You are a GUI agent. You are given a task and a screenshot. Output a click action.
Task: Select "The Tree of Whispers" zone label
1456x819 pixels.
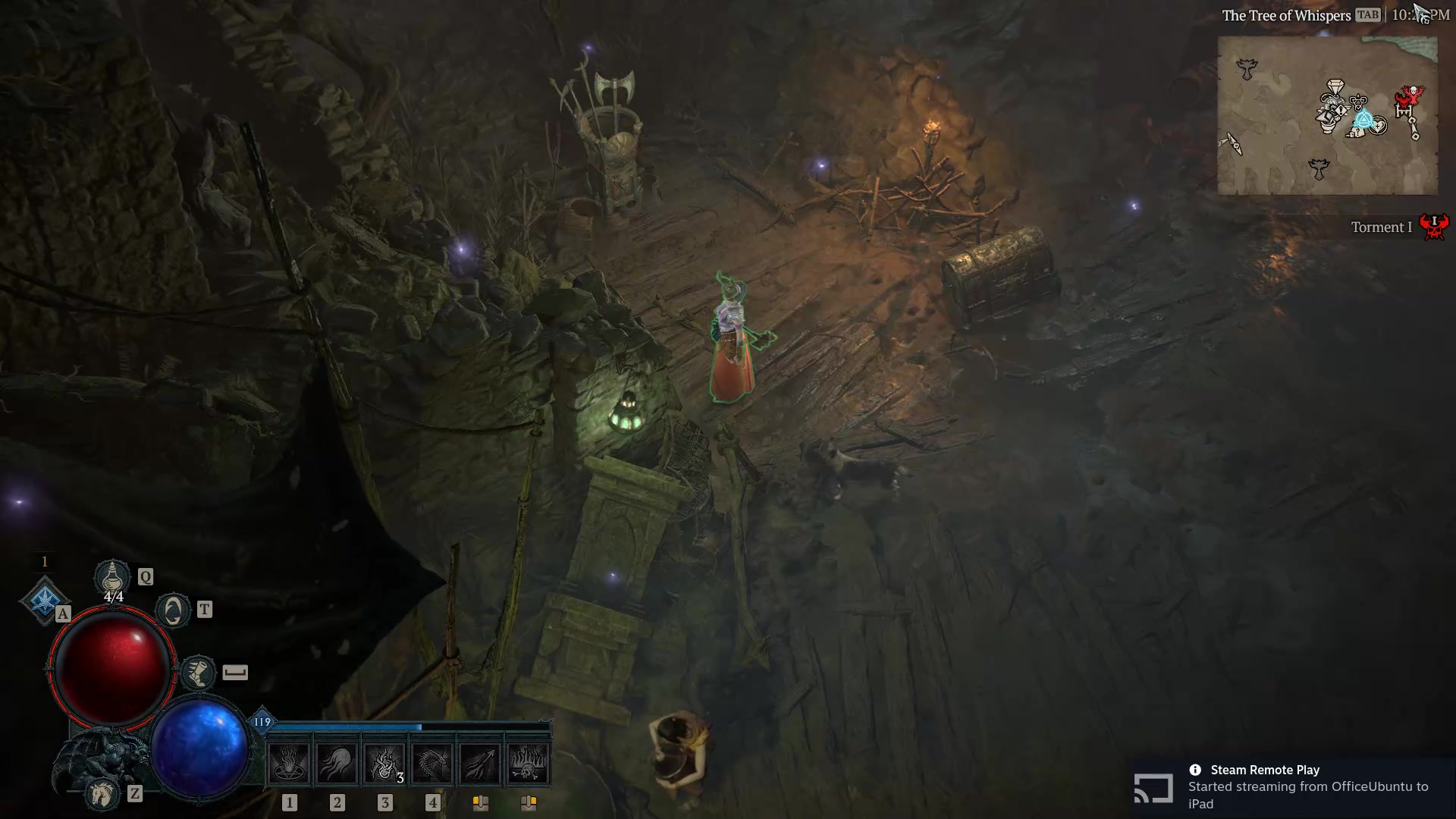tap(1287, 14)
